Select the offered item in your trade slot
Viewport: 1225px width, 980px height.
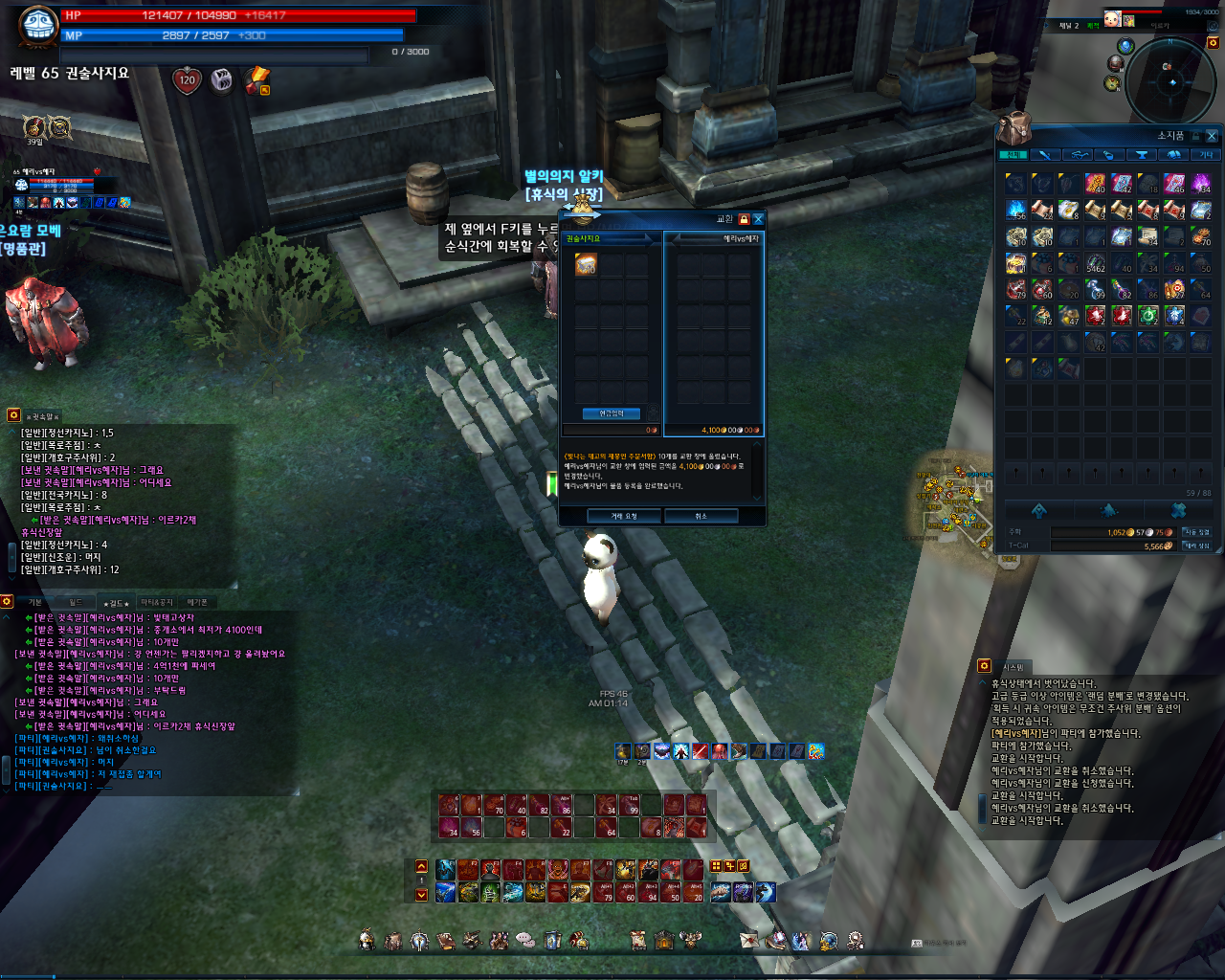pyautogui.click(x=586, y=264)
